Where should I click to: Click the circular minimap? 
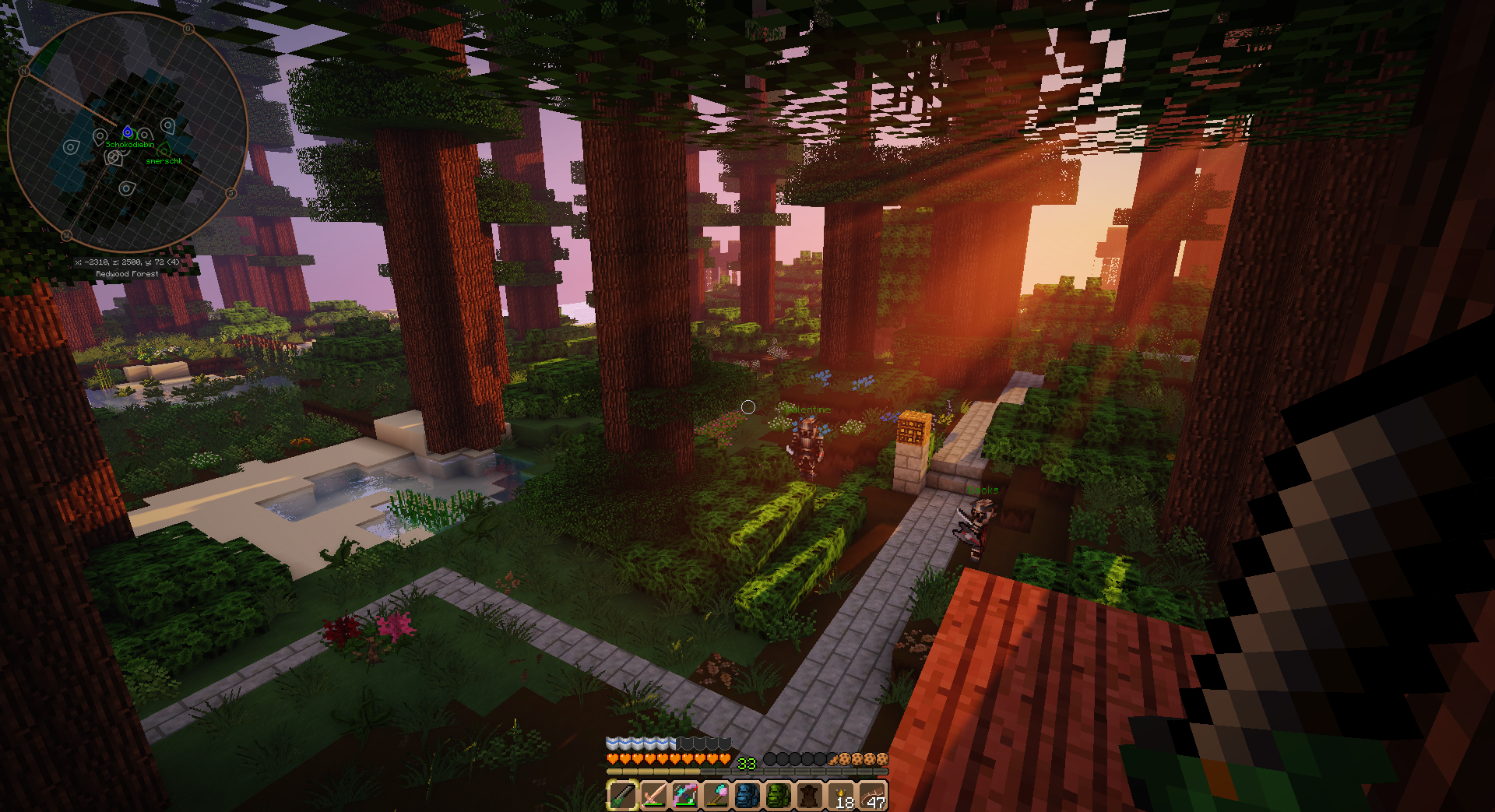[x=127, y=132]
